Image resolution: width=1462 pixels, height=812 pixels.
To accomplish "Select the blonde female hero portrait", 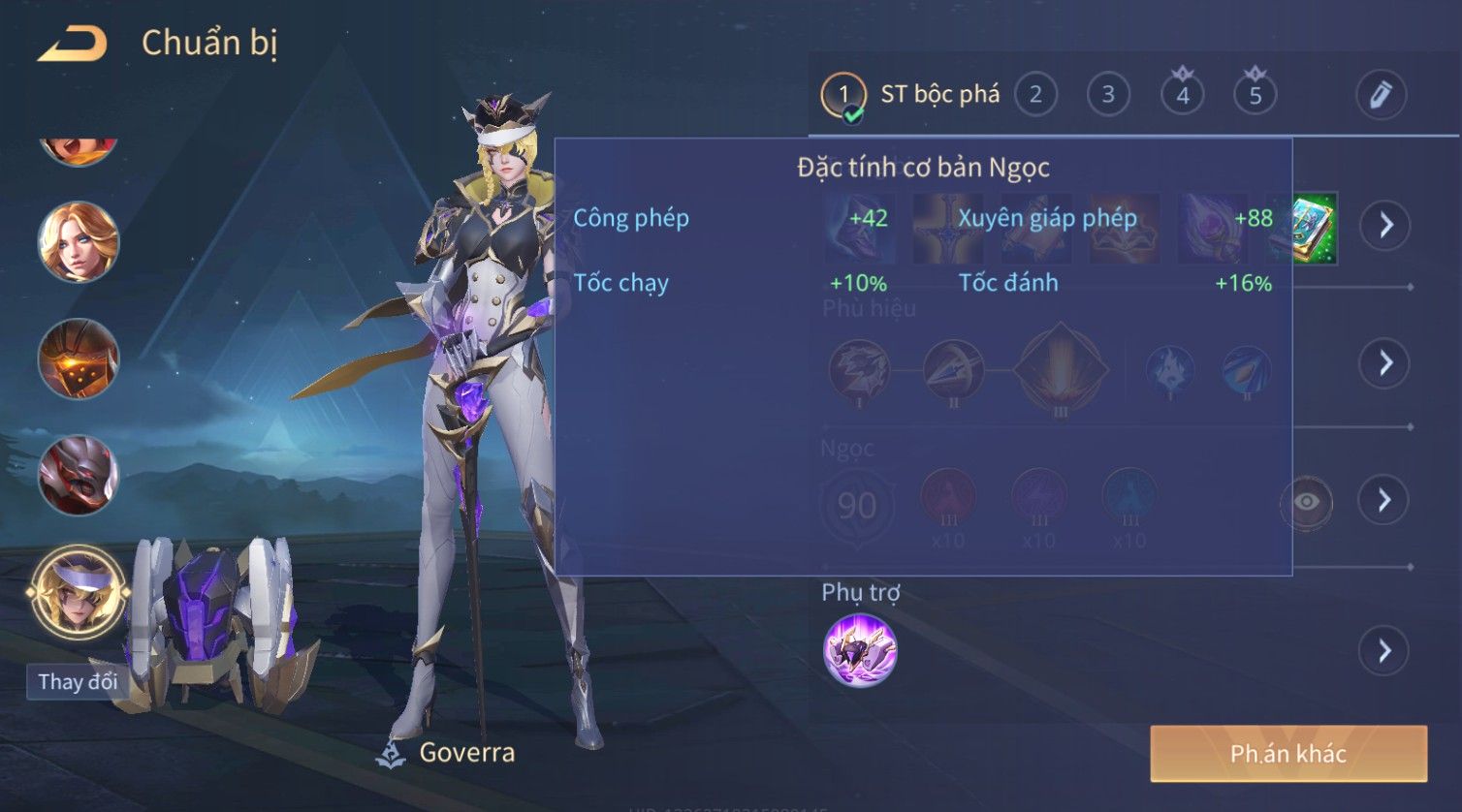I will coord(79,242).
